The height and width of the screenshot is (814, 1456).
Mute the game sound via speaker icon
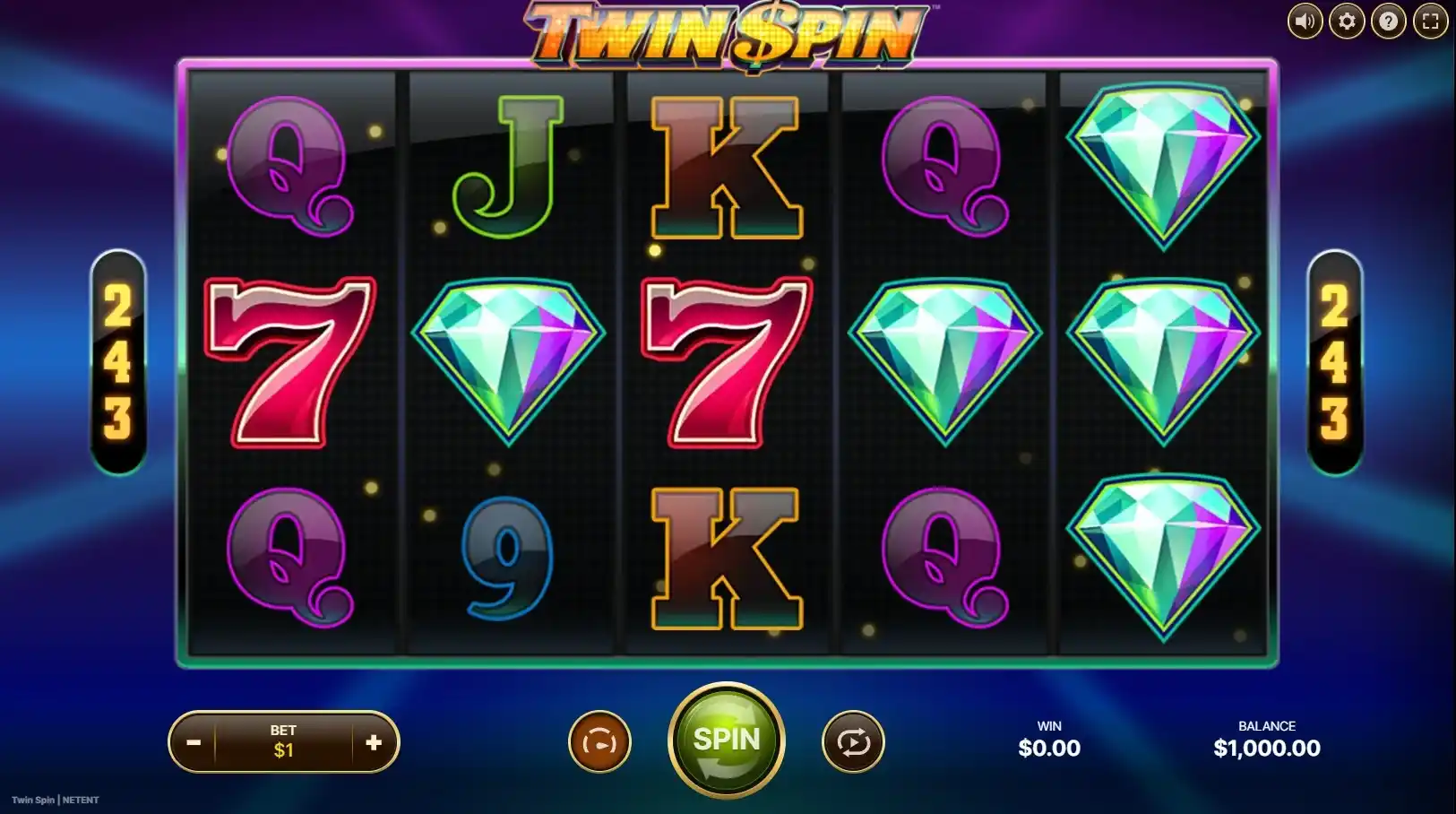pos(1305,22)
